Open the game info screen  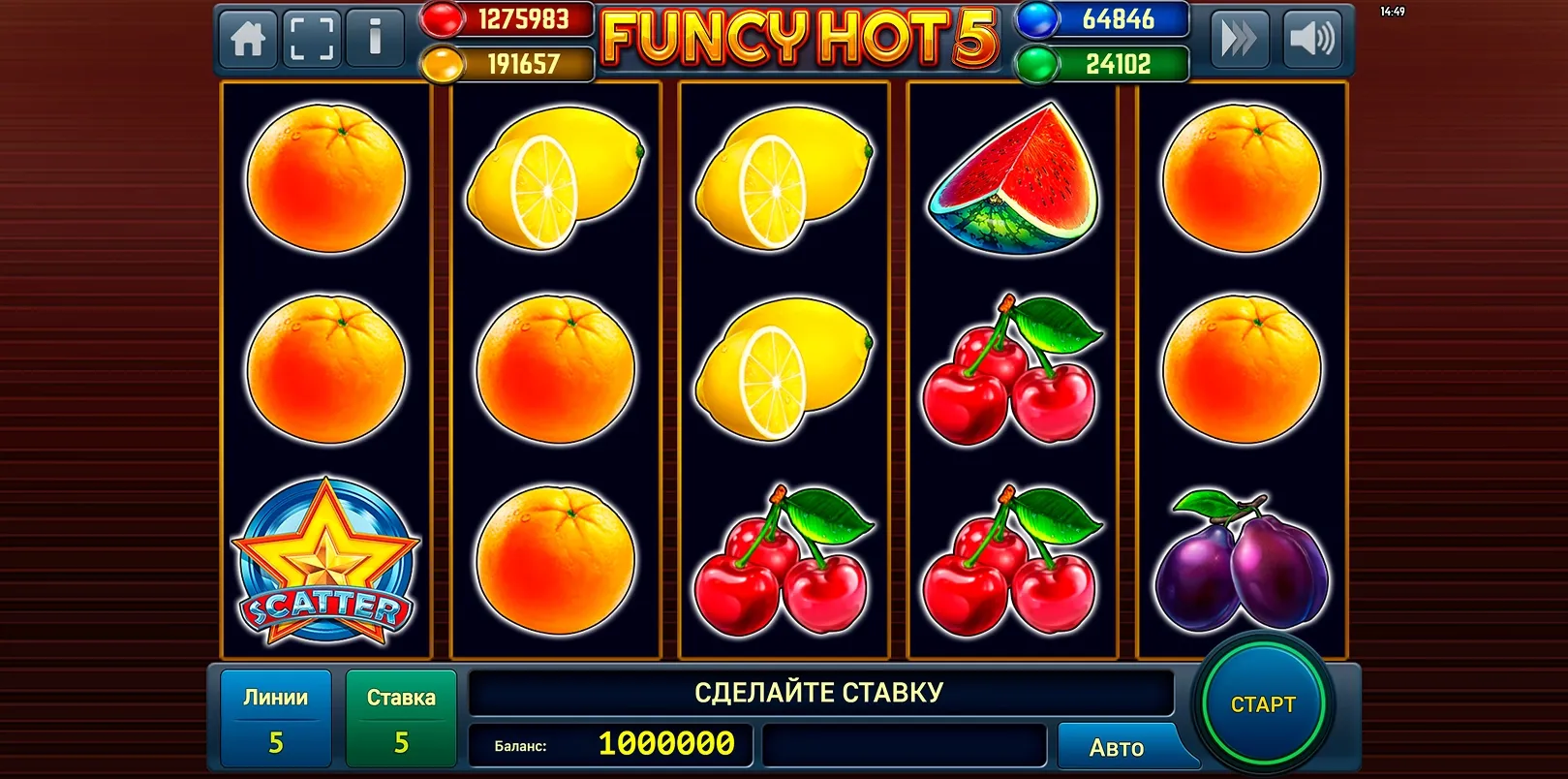[376, 38]
